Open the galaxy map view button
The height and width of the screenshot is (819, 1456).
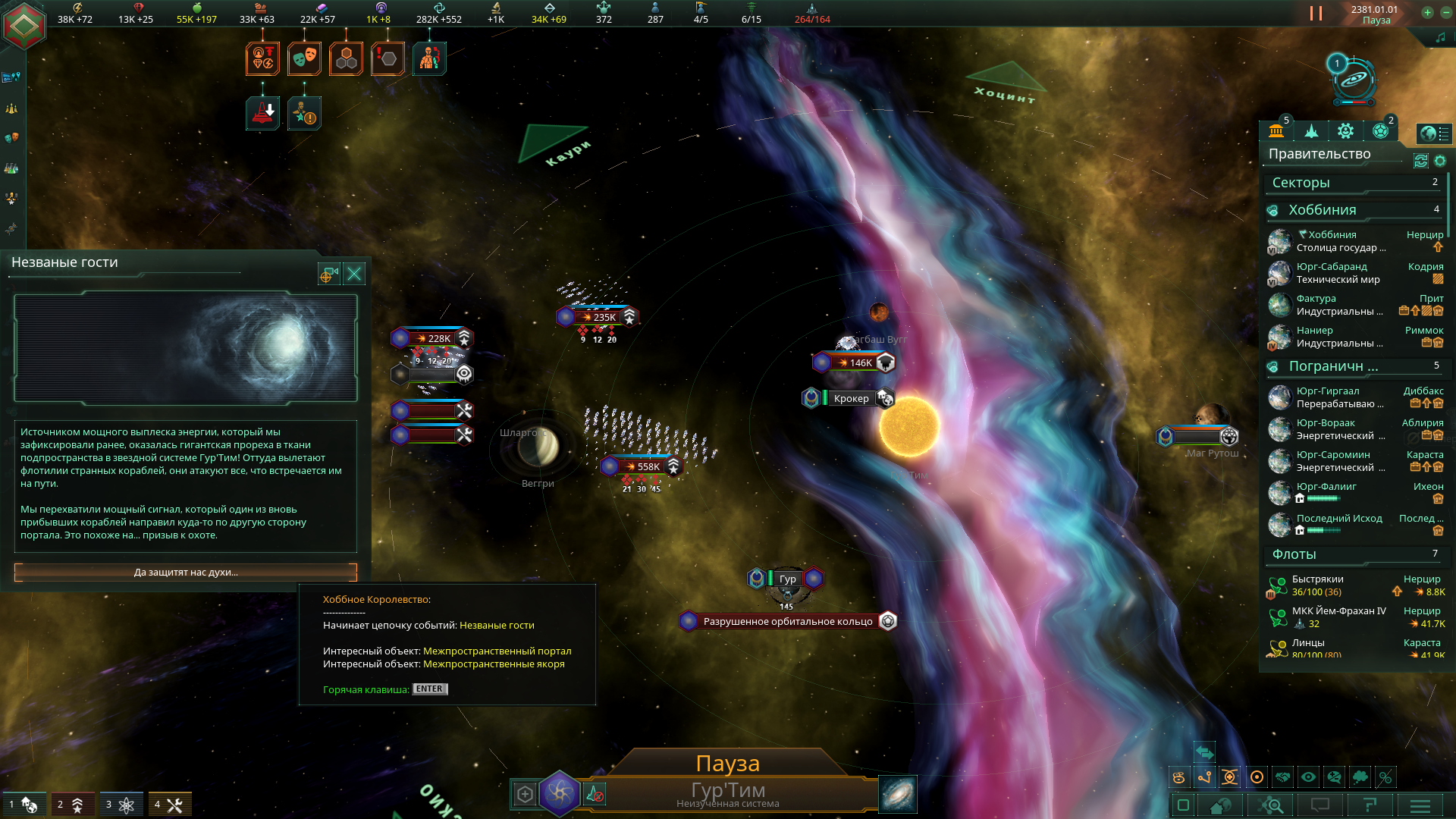click(x=898, y=794)
